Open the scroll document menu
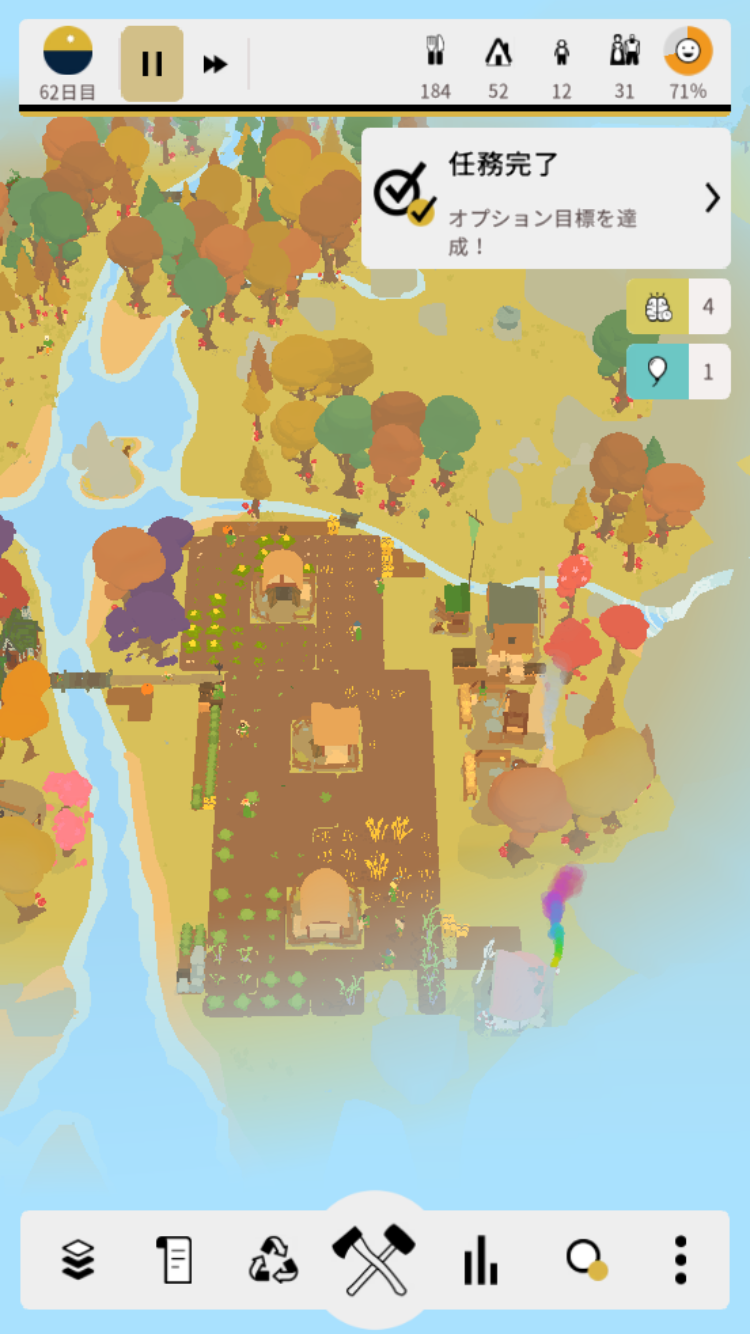This screenshot has height=1334, width=750. (x=174, y=1259)
